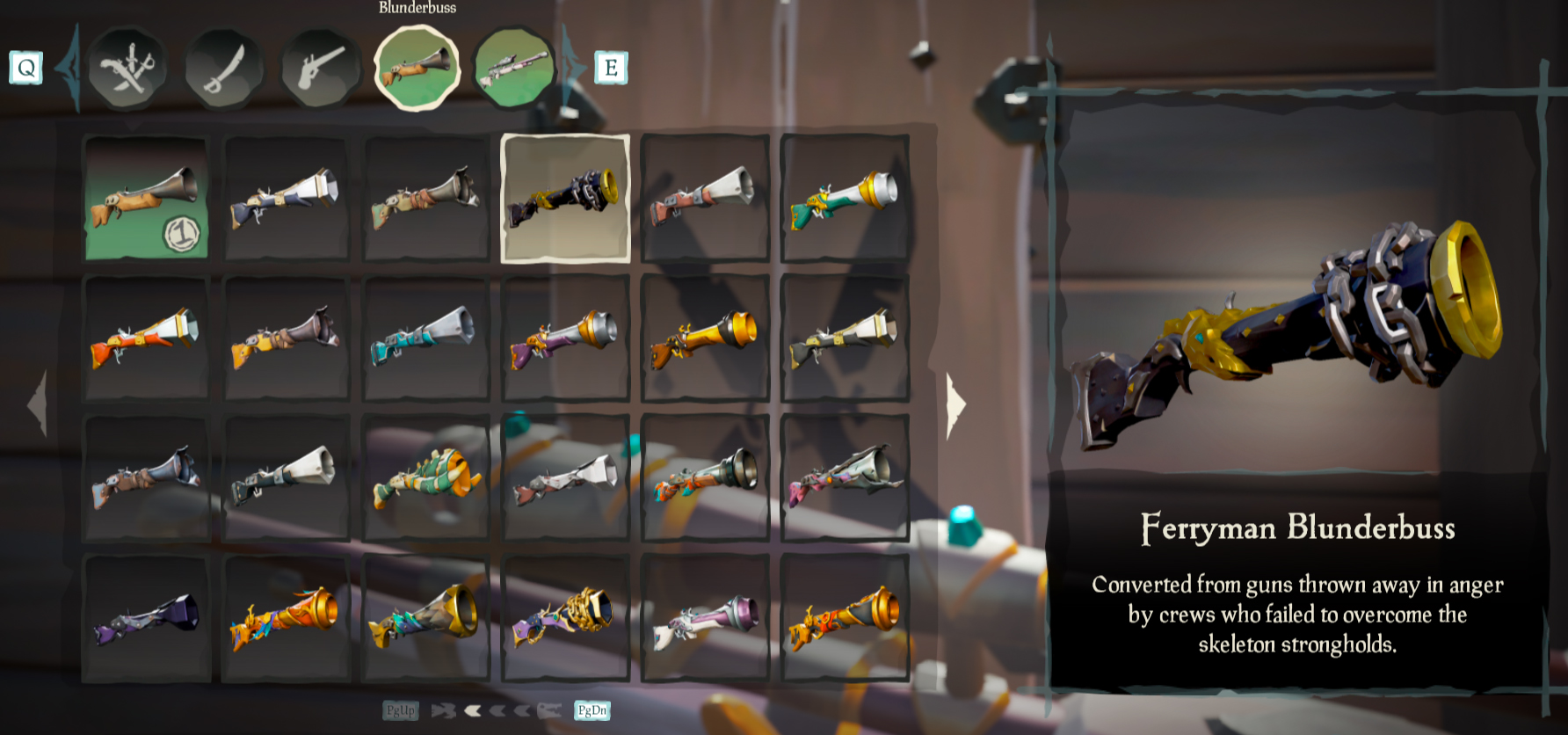
Task: Open the Cutlass weapon category
Action: 226,70
